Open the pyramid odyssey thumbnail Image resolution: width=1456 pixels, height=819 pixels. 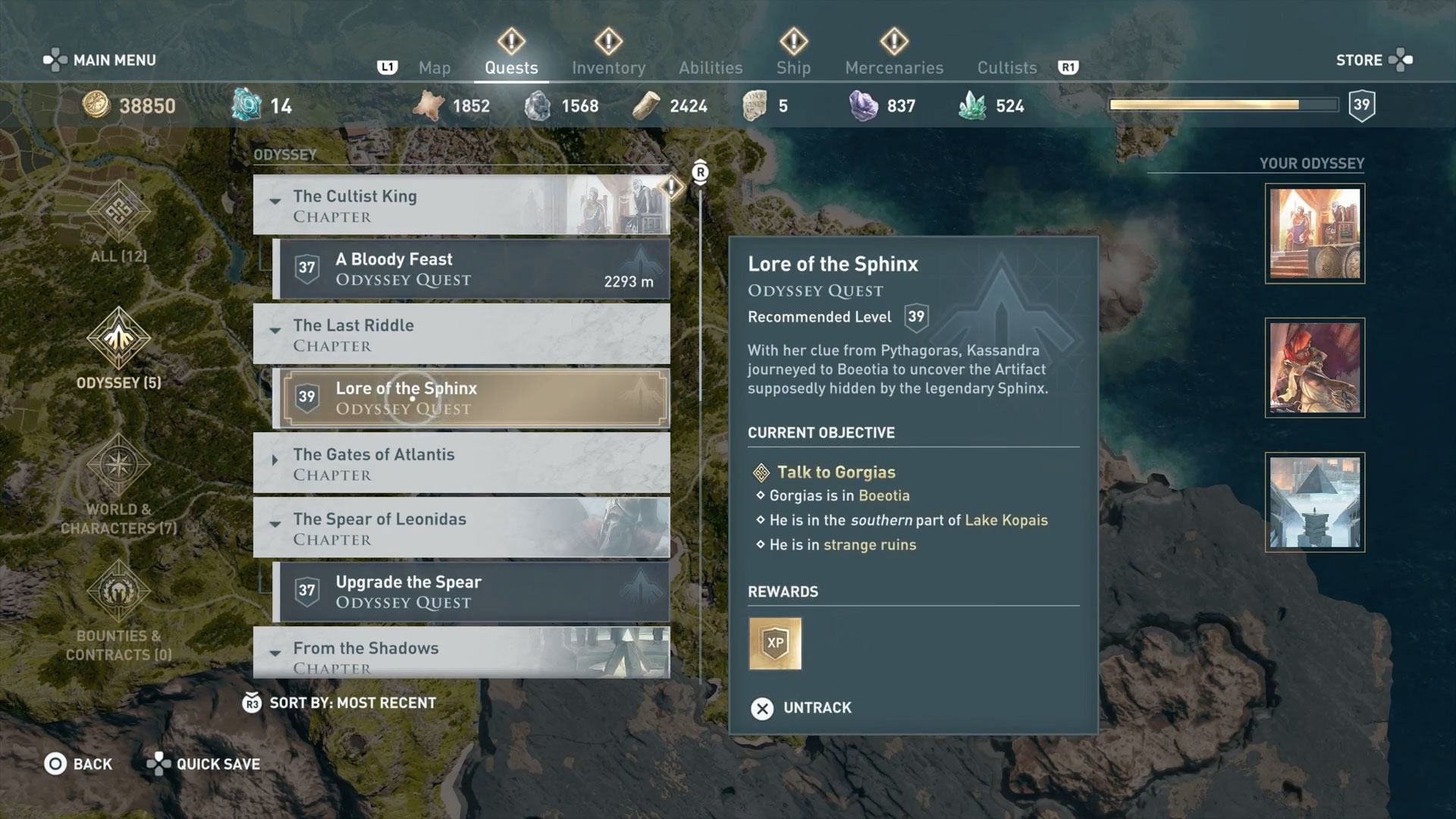click(x=1314, y=502)
